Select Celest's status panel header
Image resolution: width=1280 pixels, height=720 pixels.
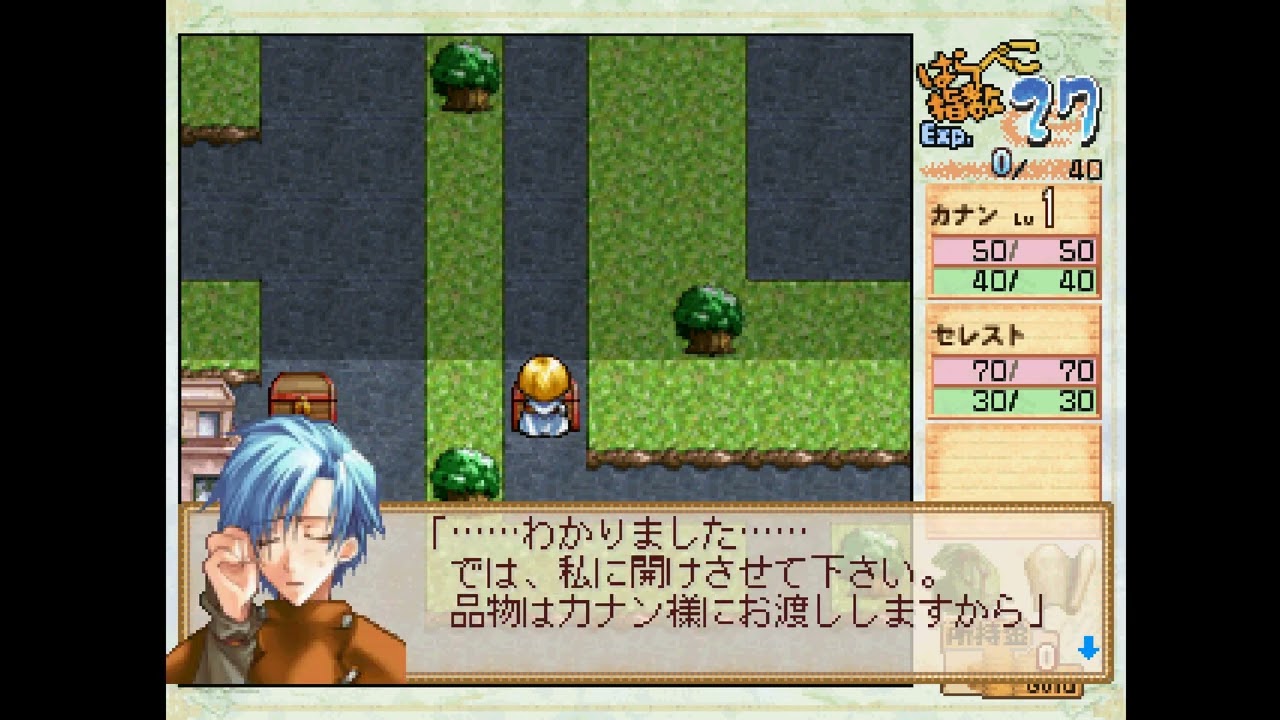980,335
